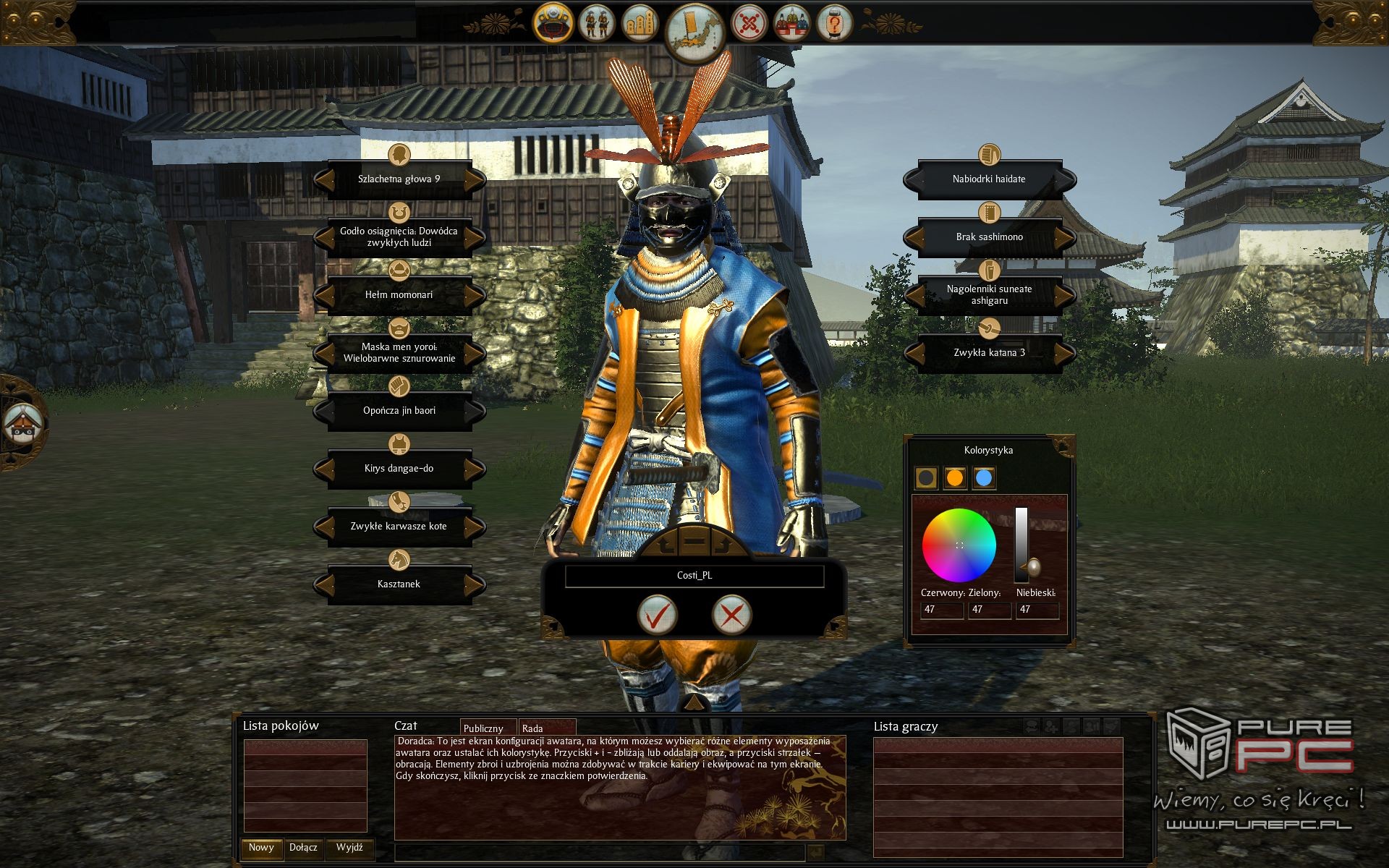
Task: Choose the dark grey color swatch
Action: point(926,477)
